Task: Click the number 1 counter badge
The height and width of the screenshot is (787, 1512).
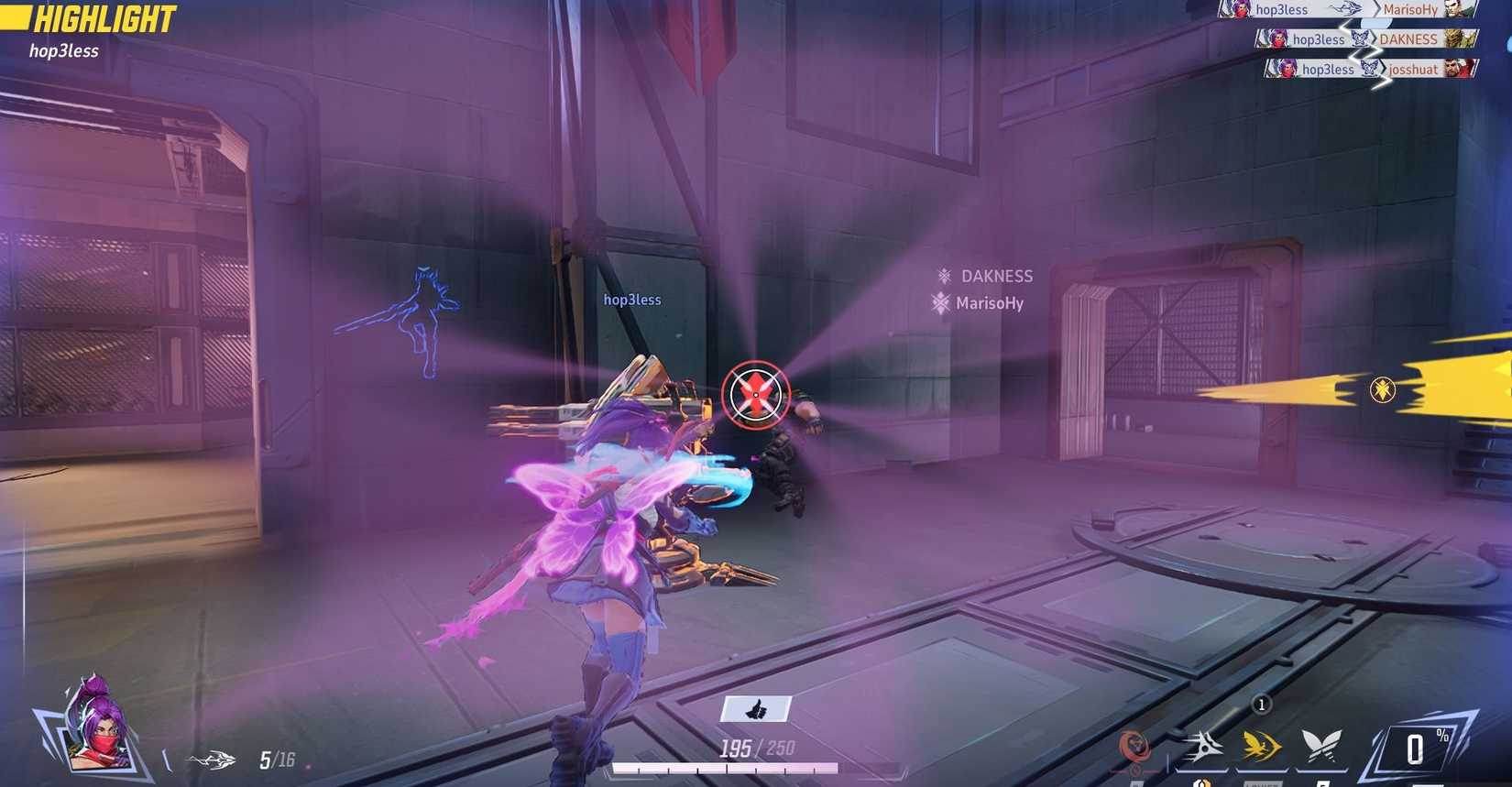Action: 1261,705
